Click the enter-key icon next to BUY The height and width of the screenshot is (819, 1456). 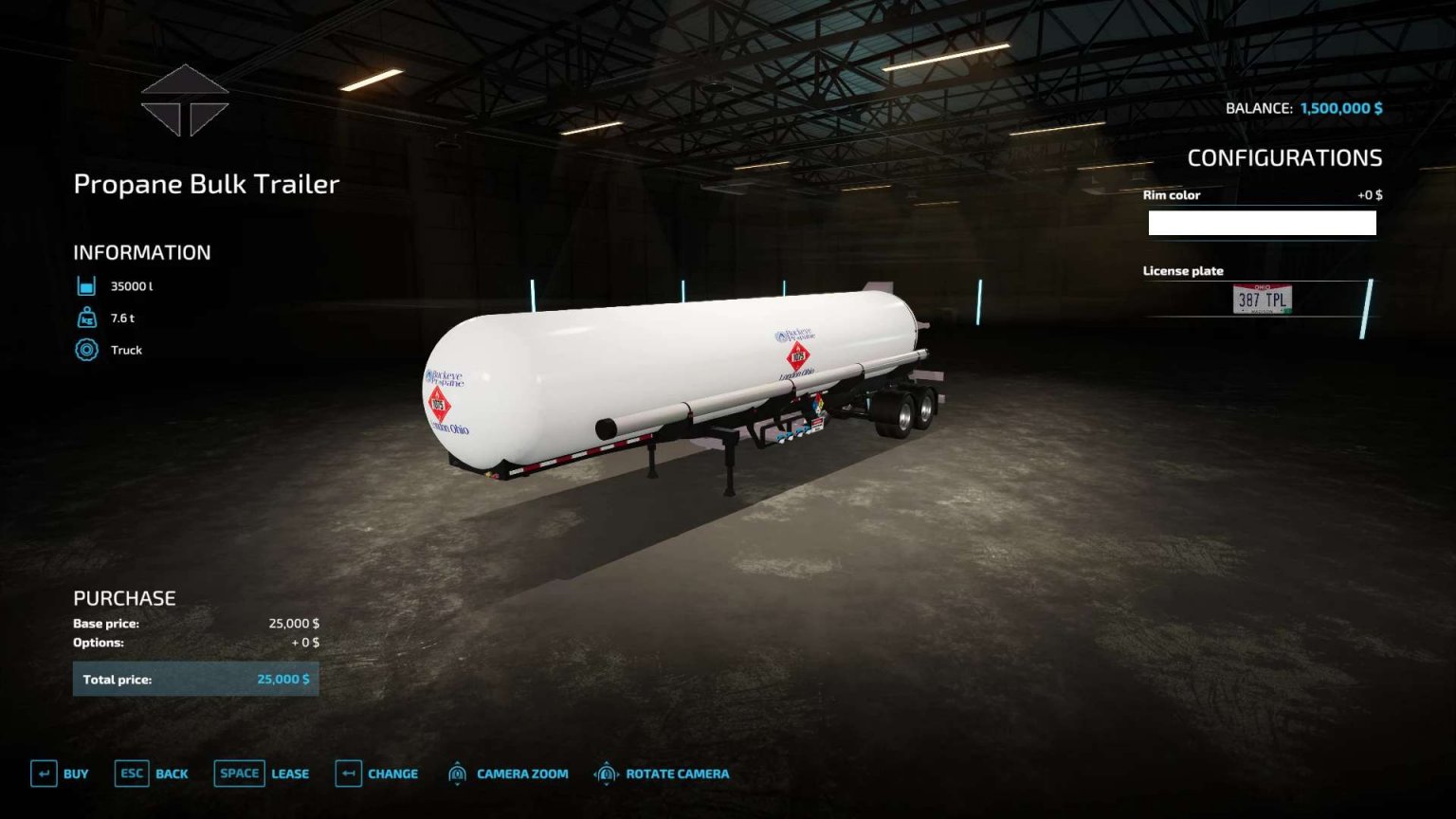(43, 773)
